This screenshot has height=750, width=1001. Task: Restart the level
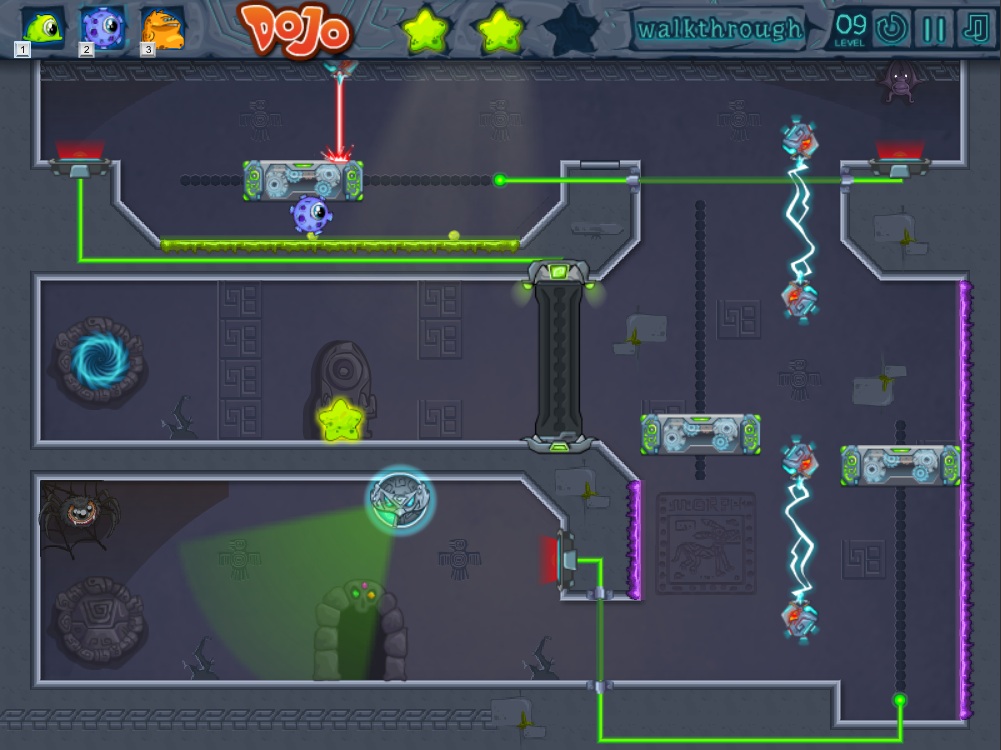(889, 29)
